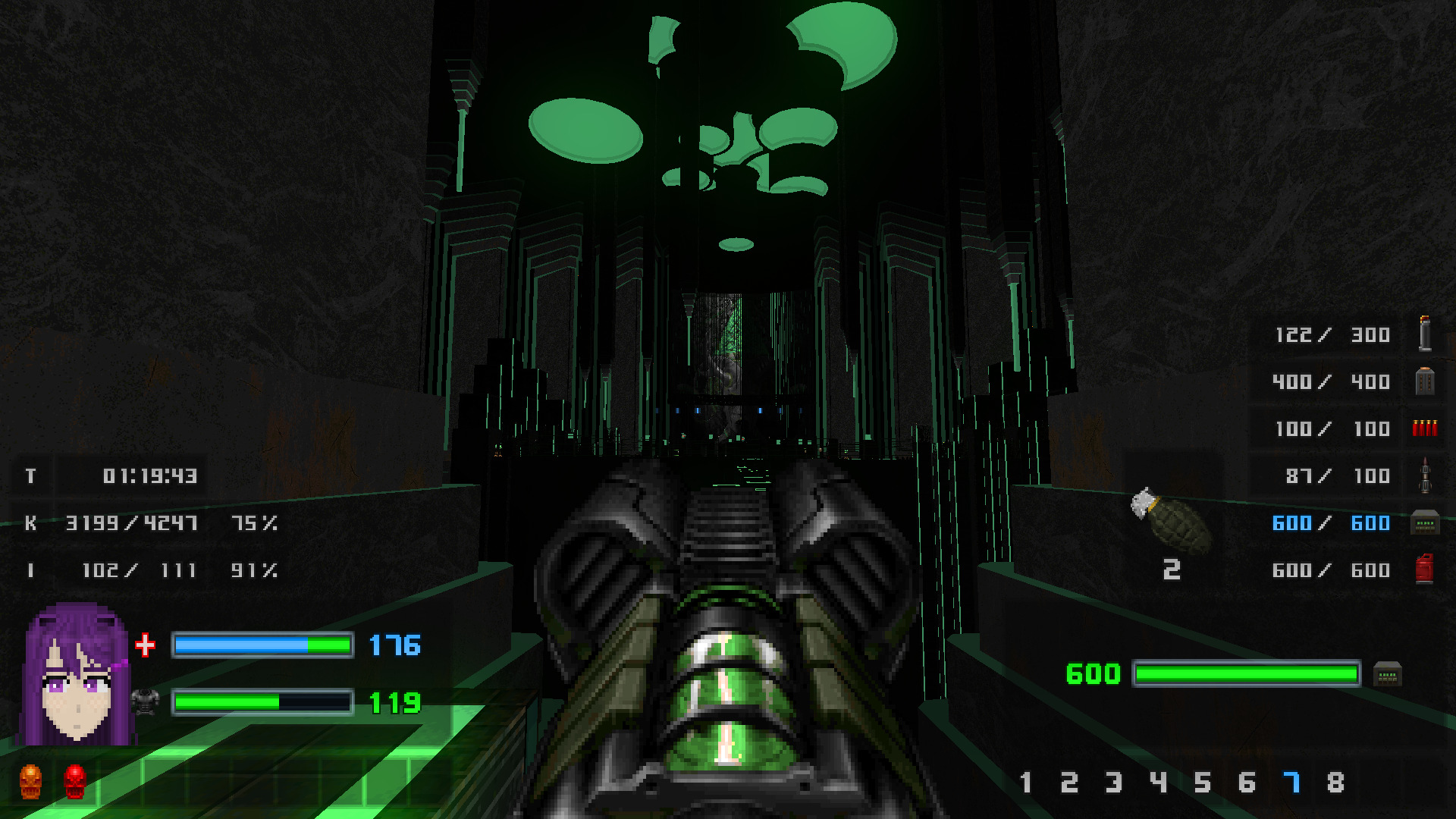Pick weapon slot 6
1456x819 pixels.
(1247, 783)
